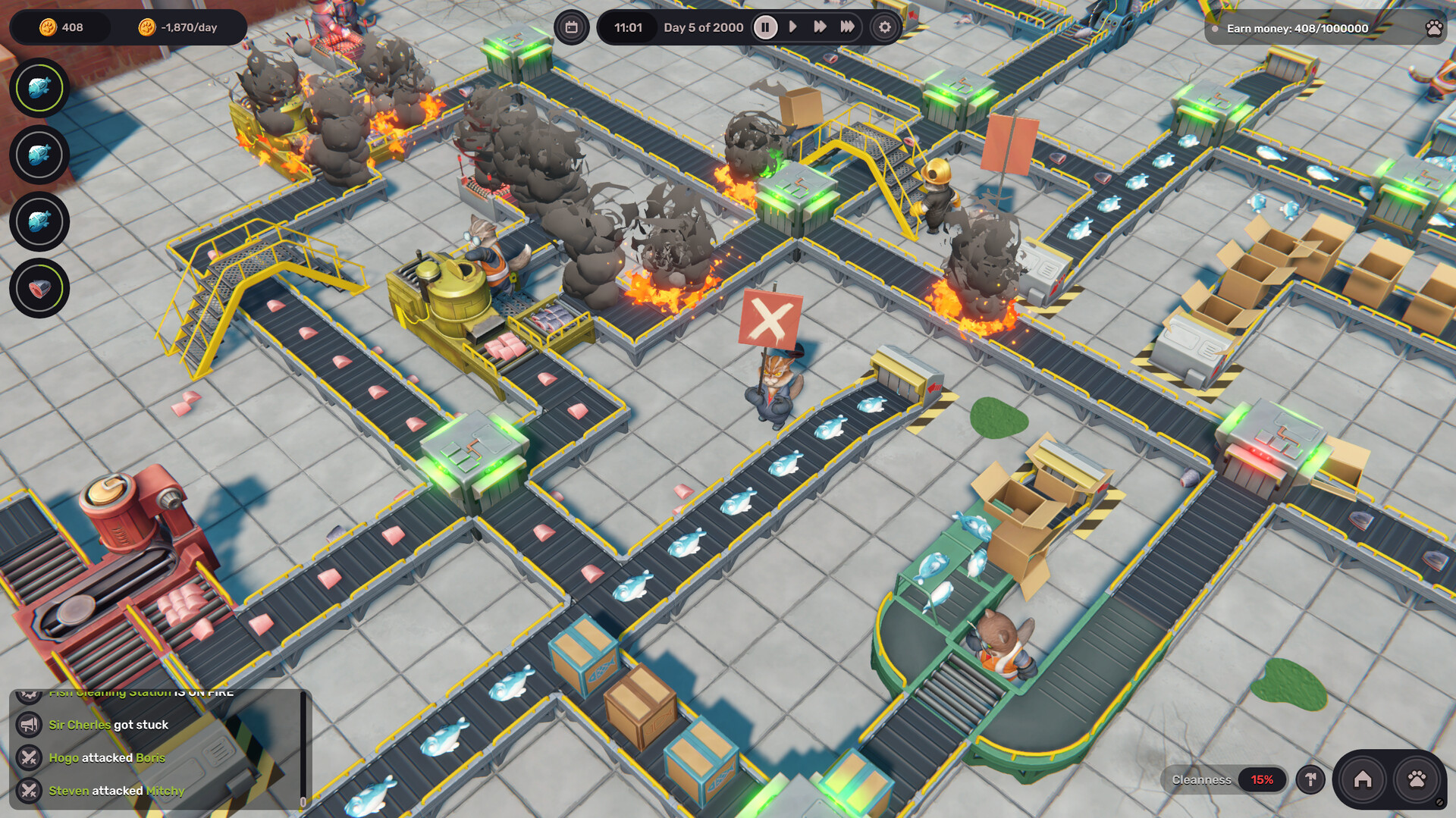Select the fish icon with green progress ring
Screen dimensions: 1456x818
[39, 88]
